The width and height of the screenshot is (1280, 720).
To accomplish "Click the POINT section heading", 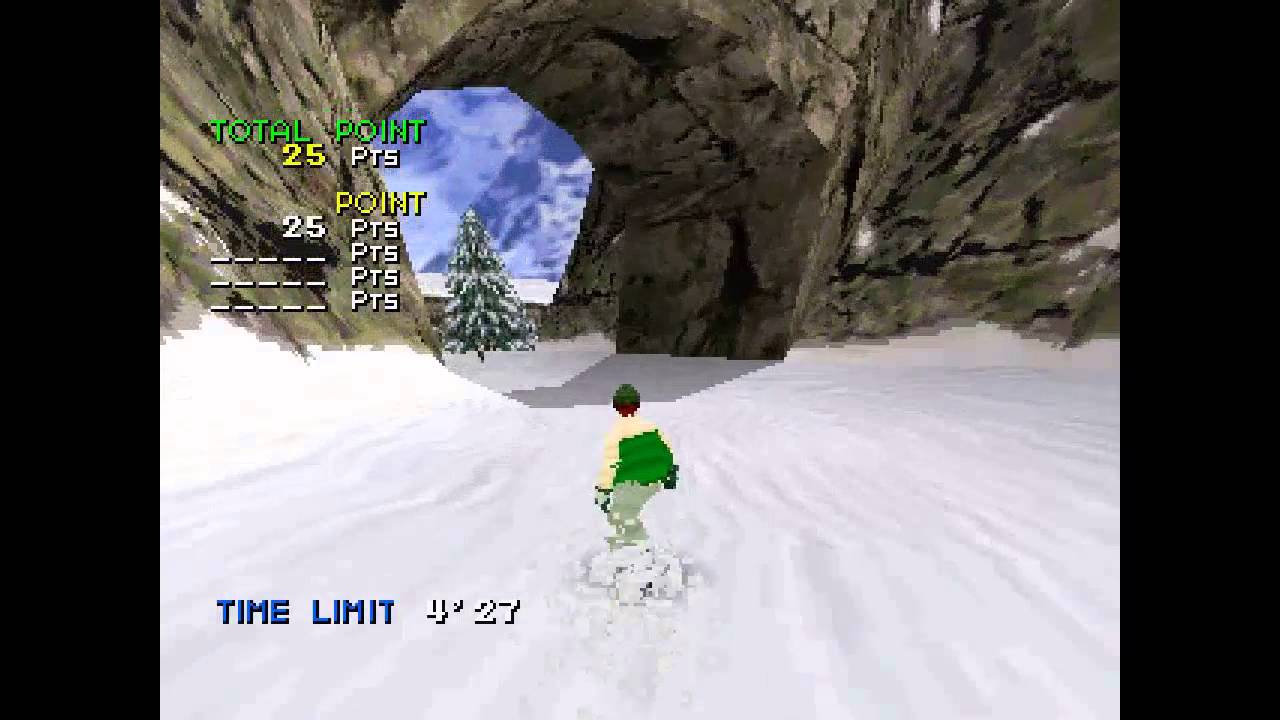I will (x=380, y=204).
